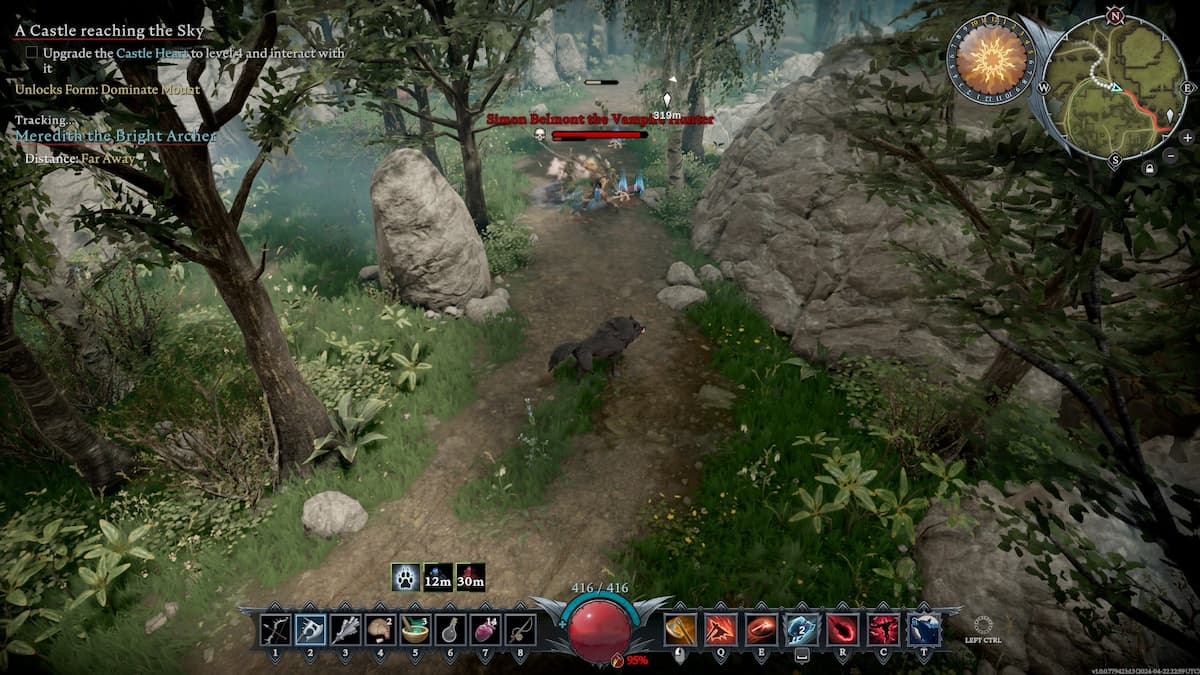This screenshot has width=1200, height=675.
Task: Use the green salve bowl item
Action: [415, 629]
